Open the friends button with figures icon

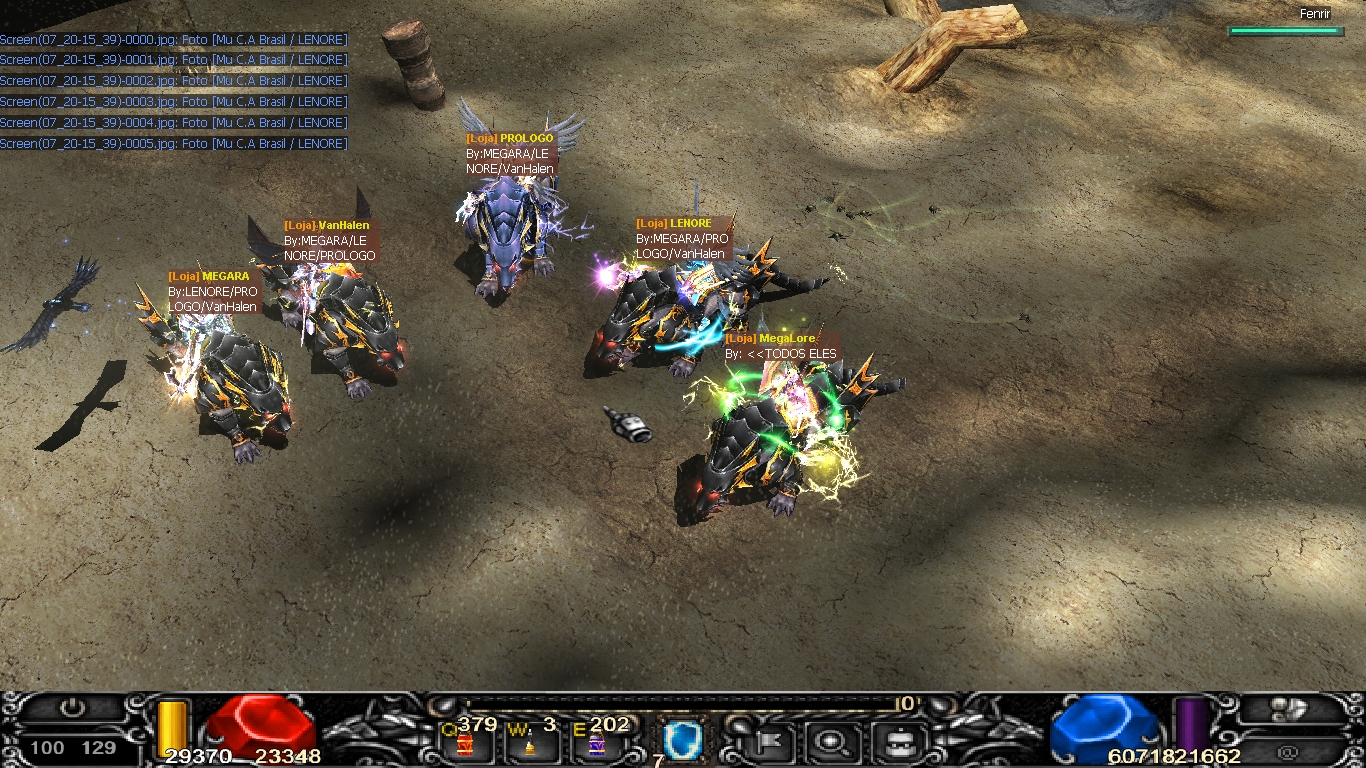1291,709
